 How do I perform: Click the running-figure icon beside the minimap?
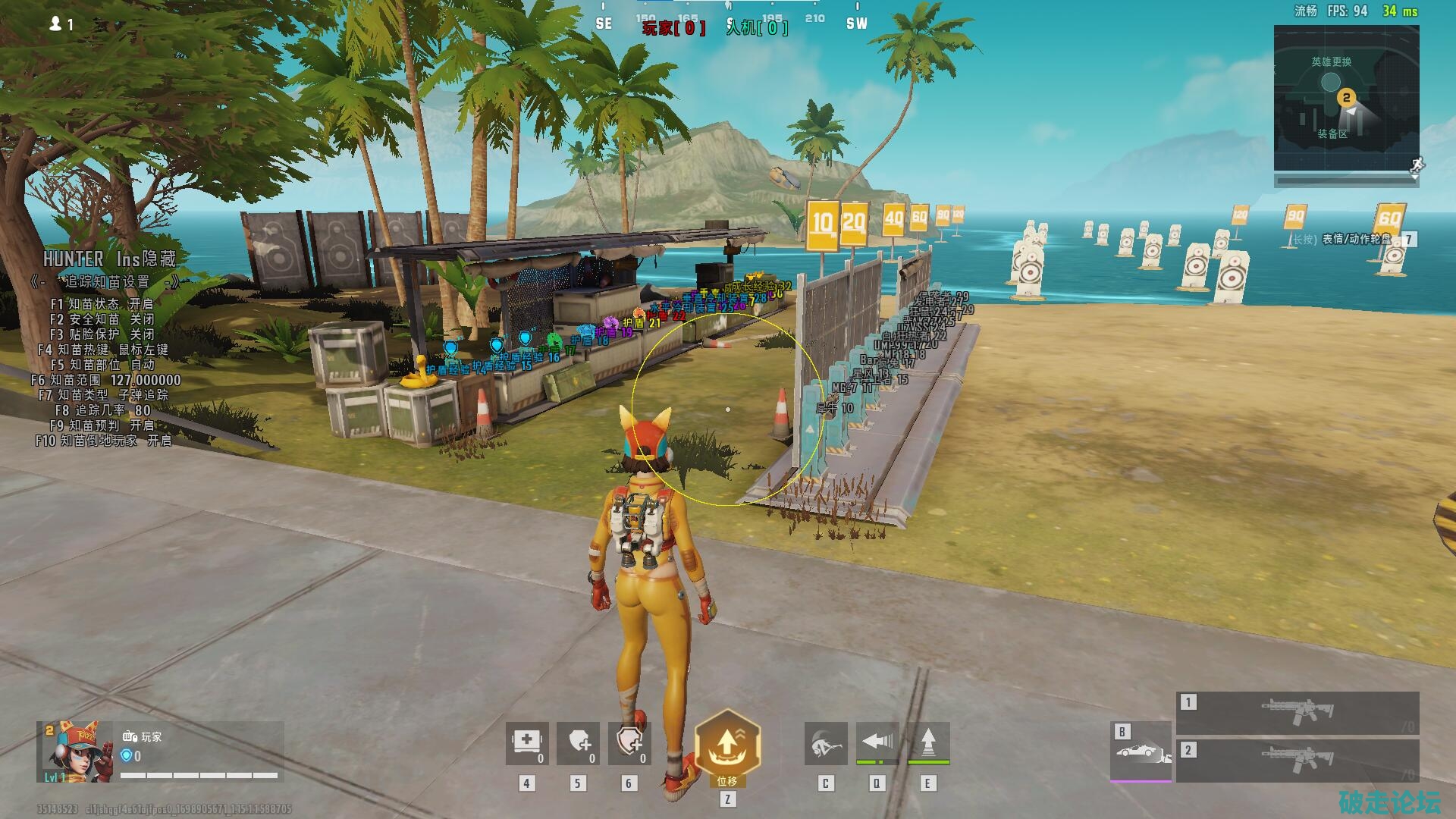pos(1417,165)
